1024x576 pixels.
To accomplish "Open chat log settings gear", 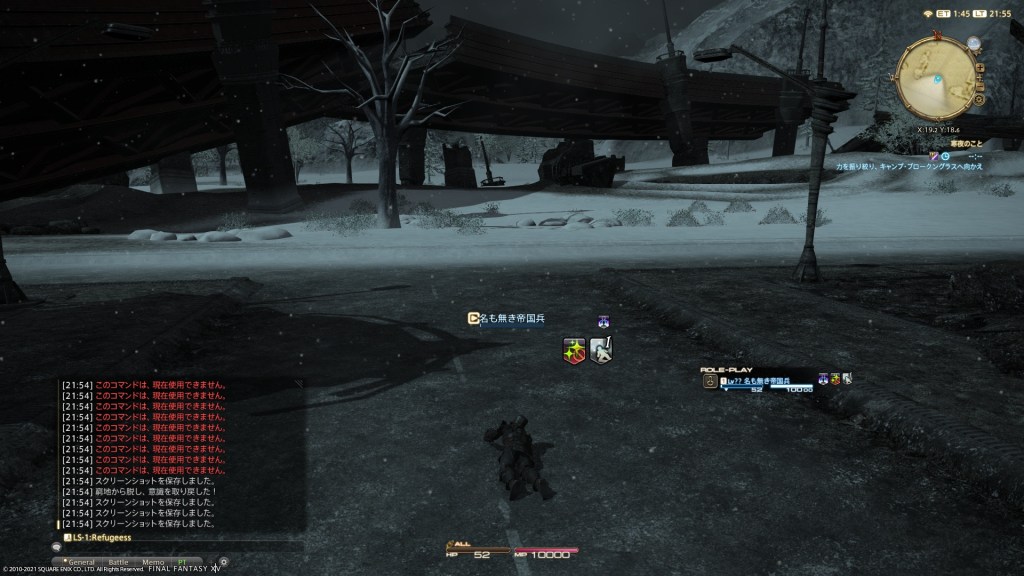I will click(223, 562).
